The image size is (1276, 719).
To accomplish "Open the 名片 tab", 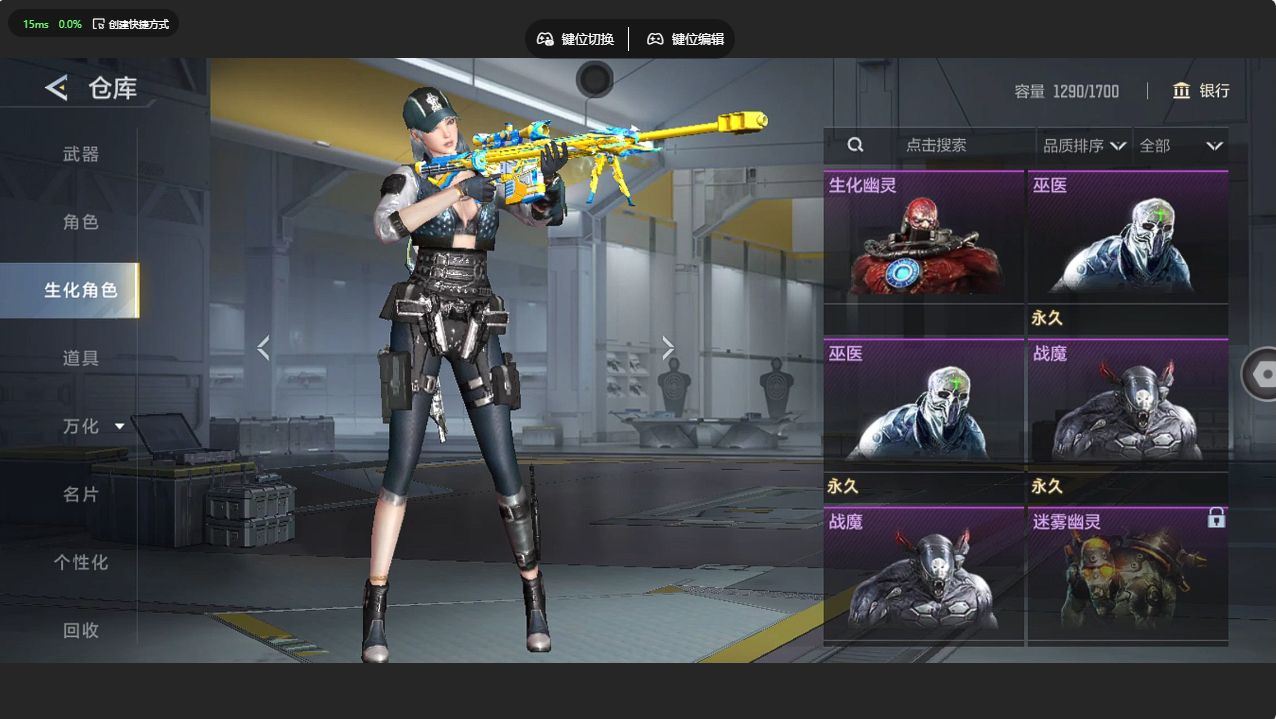I will tap(81, 494).
